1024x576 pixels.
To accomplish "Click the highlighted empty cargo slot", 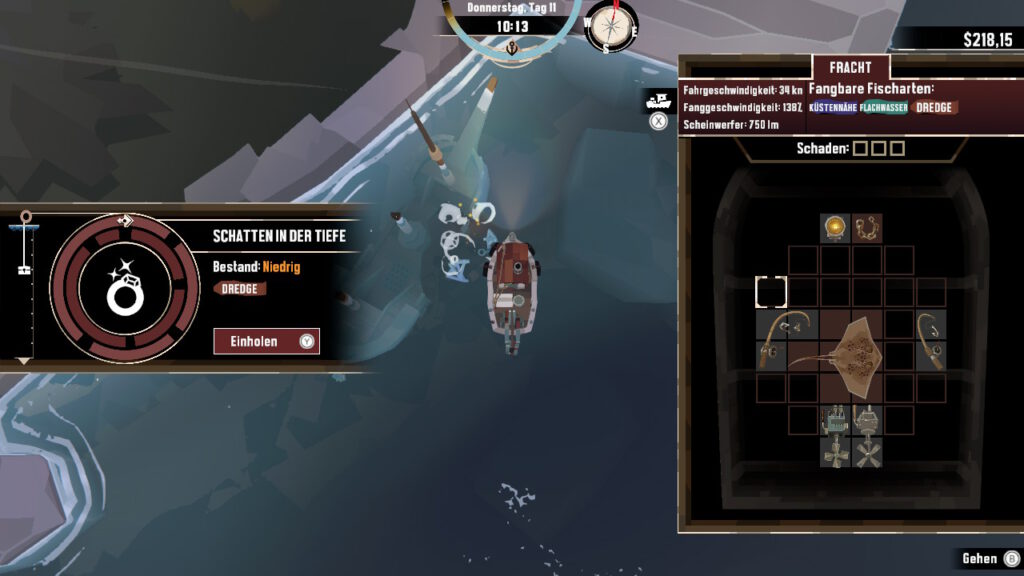I will point(771,293).
